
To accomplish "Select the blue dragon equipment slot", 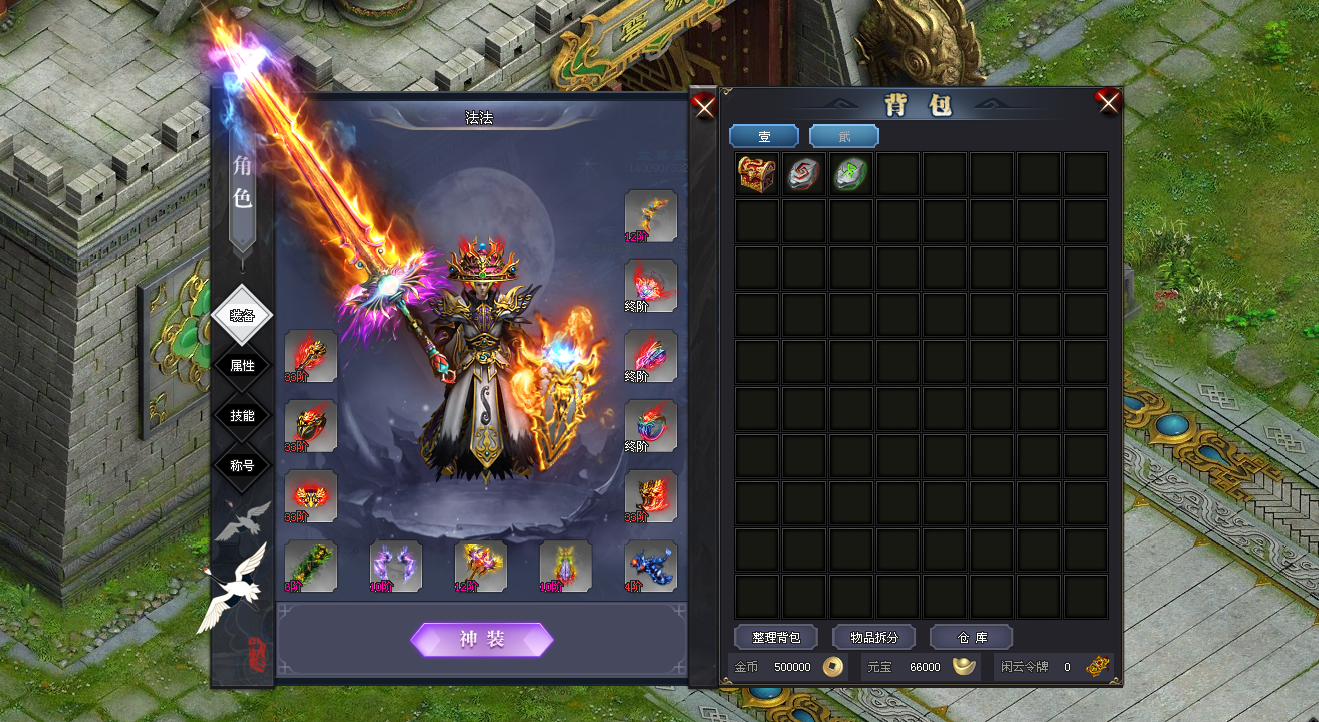I will [x=651, y=566].
